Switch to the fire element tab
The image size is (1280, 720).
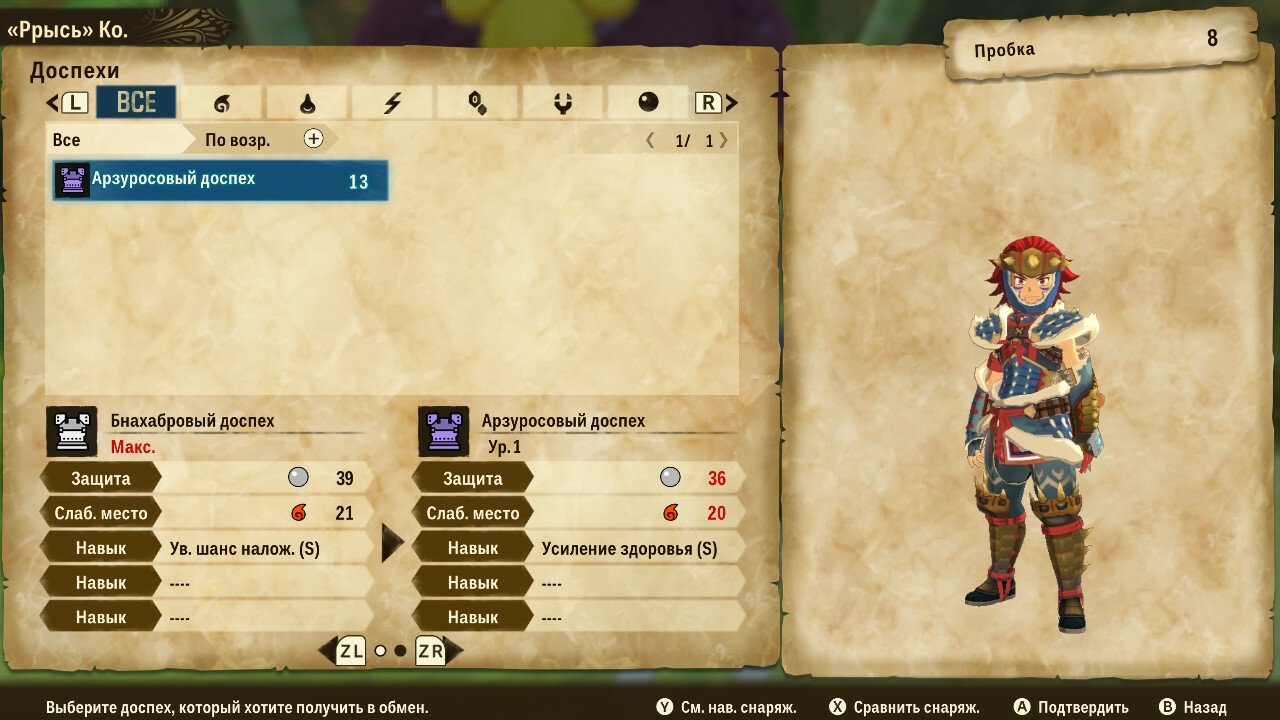click(x=221, y=102)
